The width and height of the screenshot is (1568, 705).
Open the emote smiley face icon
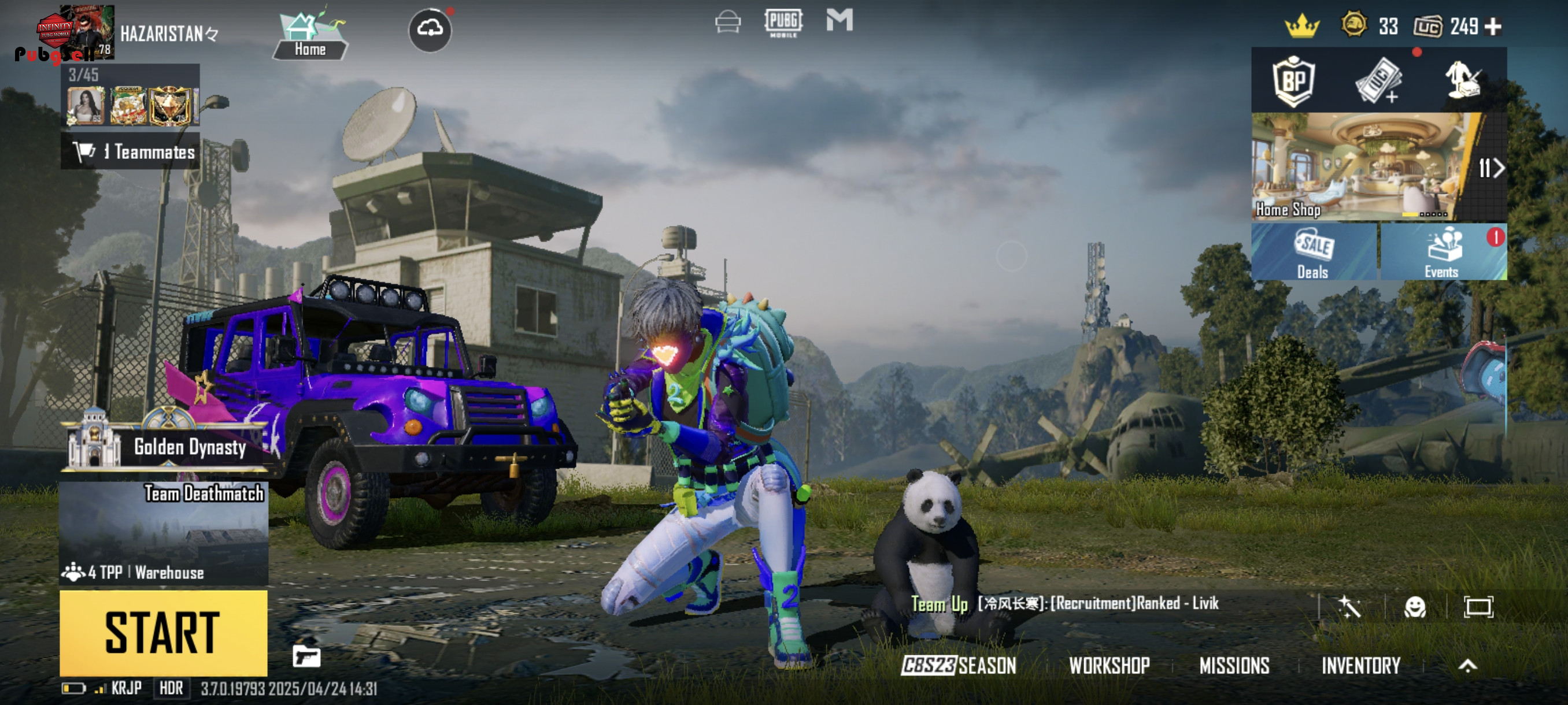point(1415,607)
